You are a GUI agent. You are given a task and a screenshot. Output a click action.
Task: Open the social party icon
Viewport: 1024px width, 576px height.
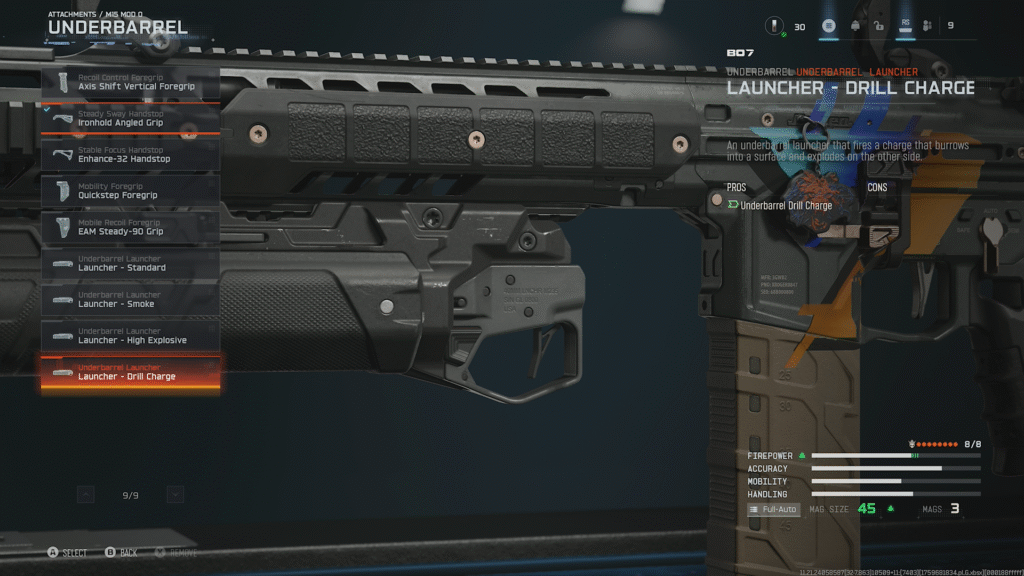927,26
